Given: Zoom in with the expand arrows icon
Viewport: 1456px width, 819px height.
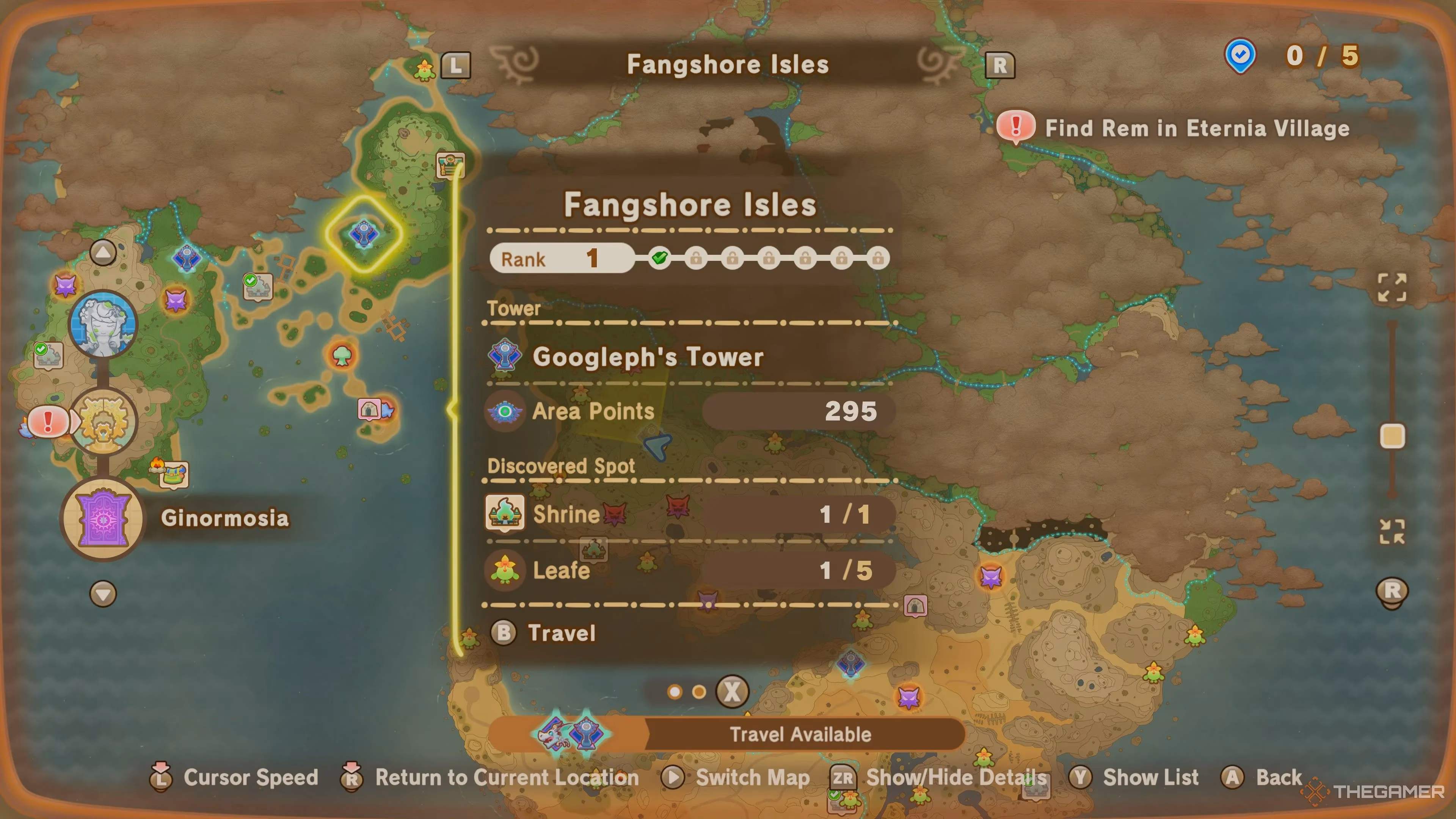Looking at the screenshot, I should 1392,288.
